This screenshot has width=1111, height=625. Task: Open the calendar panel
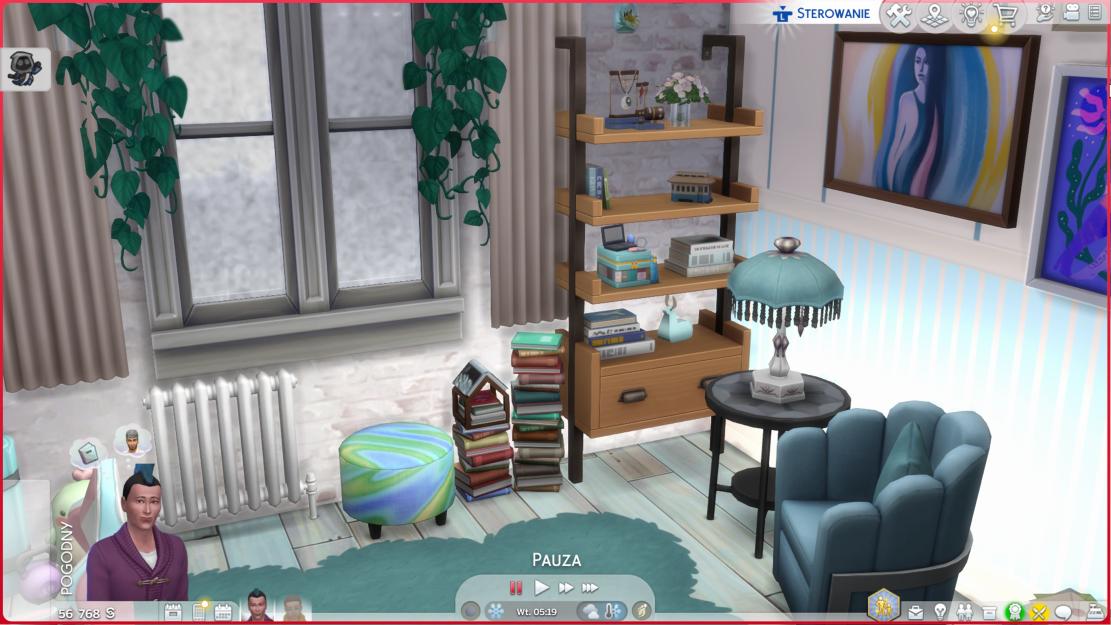tap(223, 612)
